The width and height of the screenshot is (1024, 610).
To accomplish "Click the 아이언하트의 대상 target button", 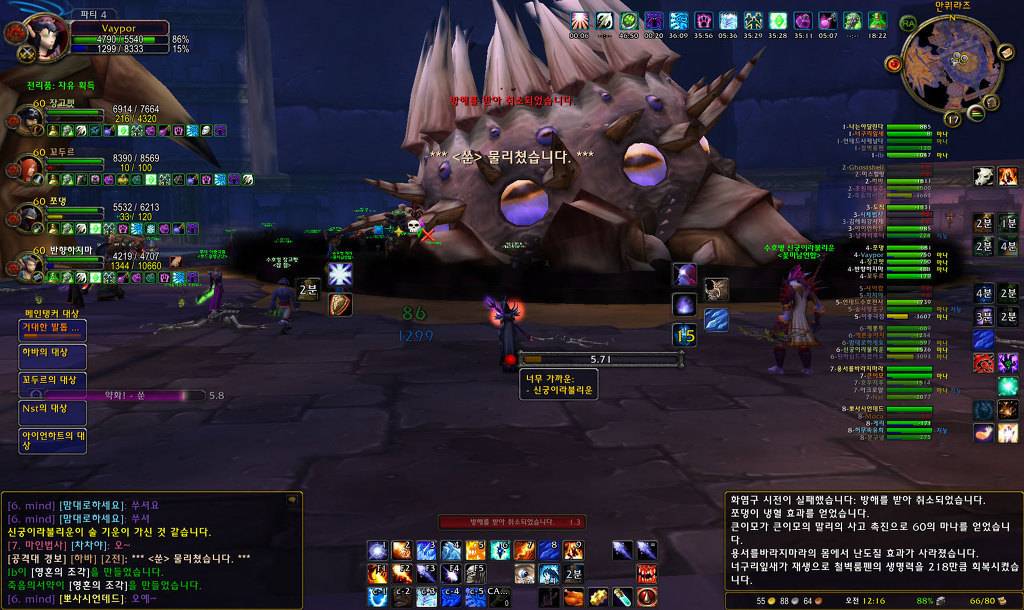I will [52, 439].
